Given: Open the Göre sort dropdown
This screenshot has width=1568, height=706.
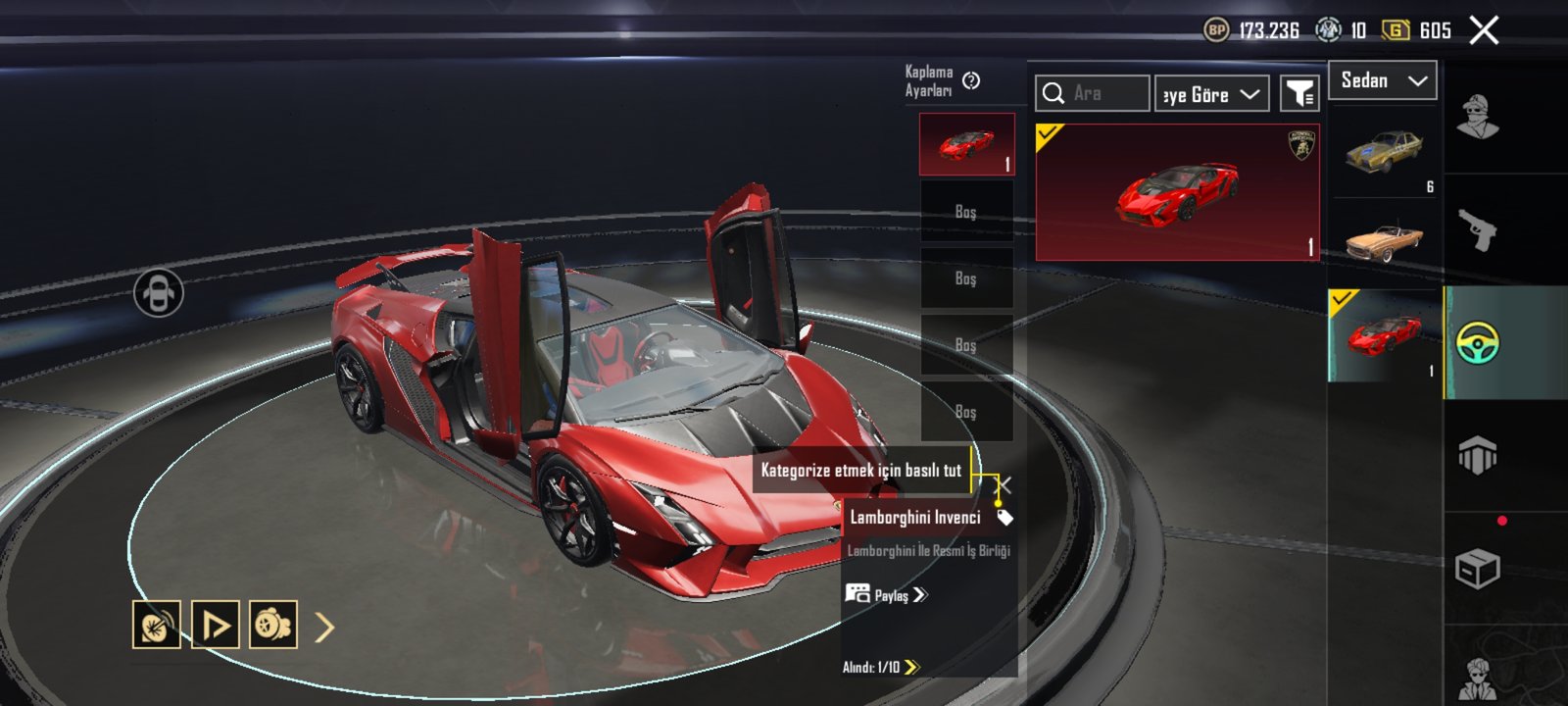Looking at the screenshot, I should tap(1211, 94).
